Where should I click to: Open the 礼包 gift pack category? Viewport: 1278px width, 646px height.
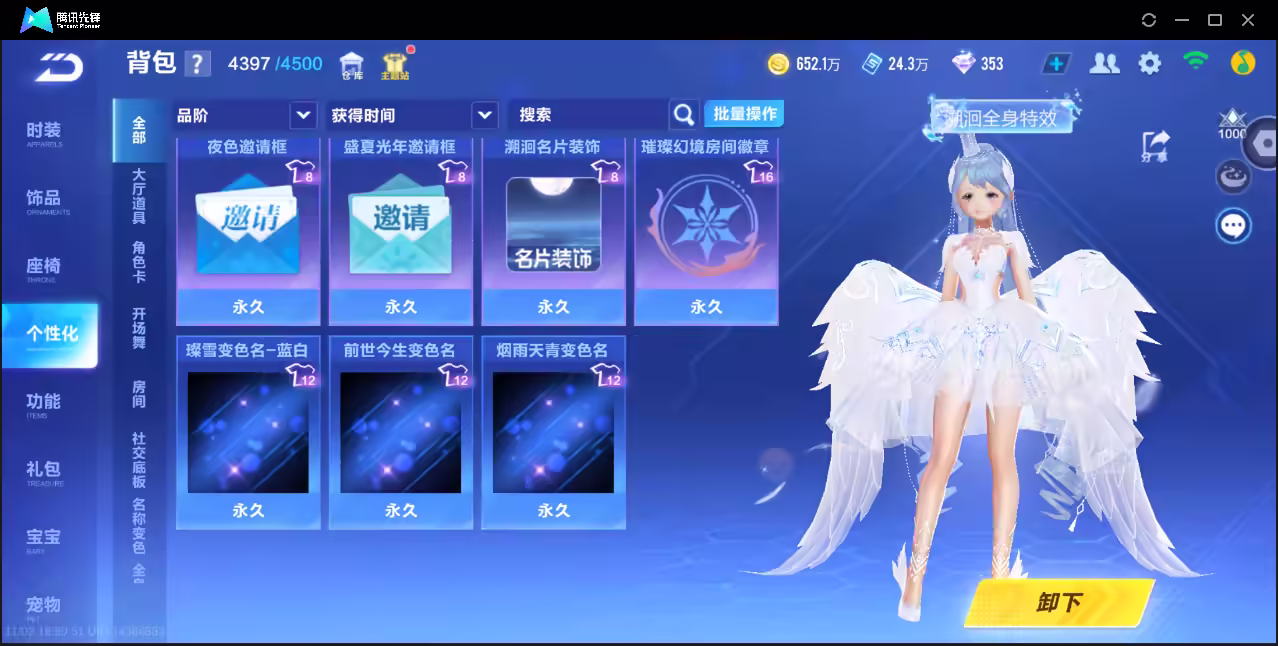point(44,471)
